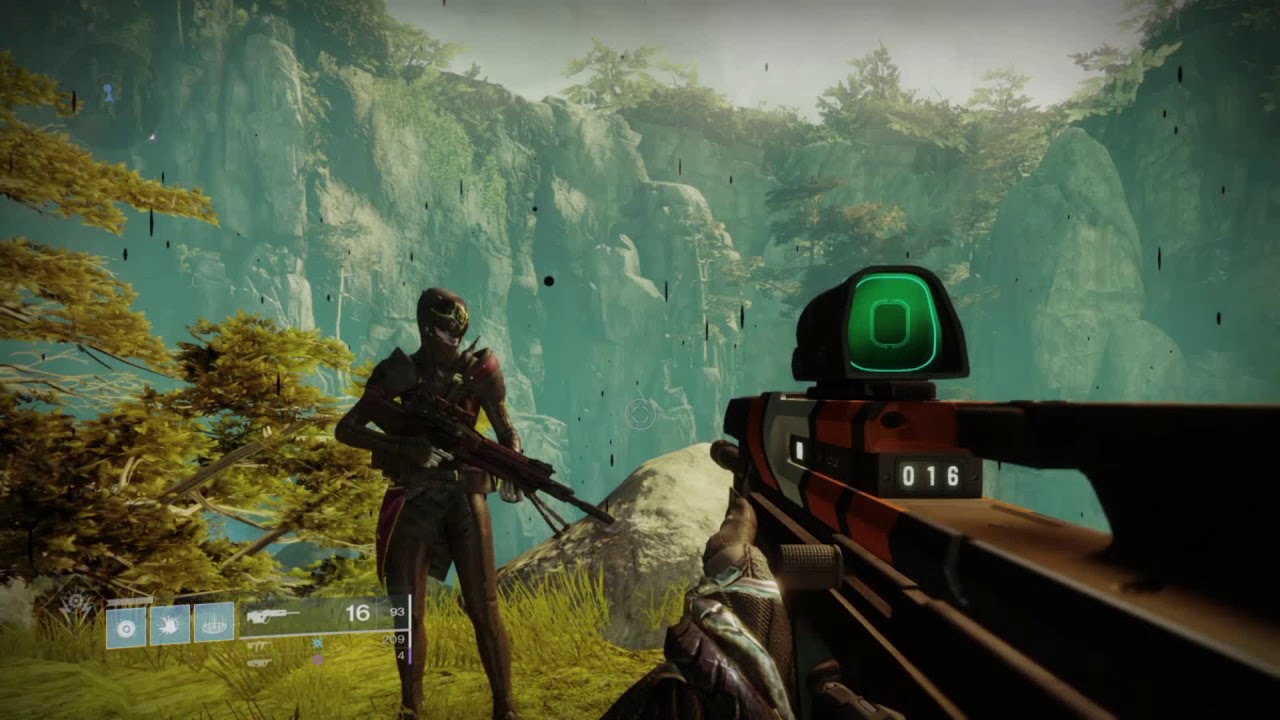Activate the melee burst ability icon
Screen dimensions: 1280x720
169,623
